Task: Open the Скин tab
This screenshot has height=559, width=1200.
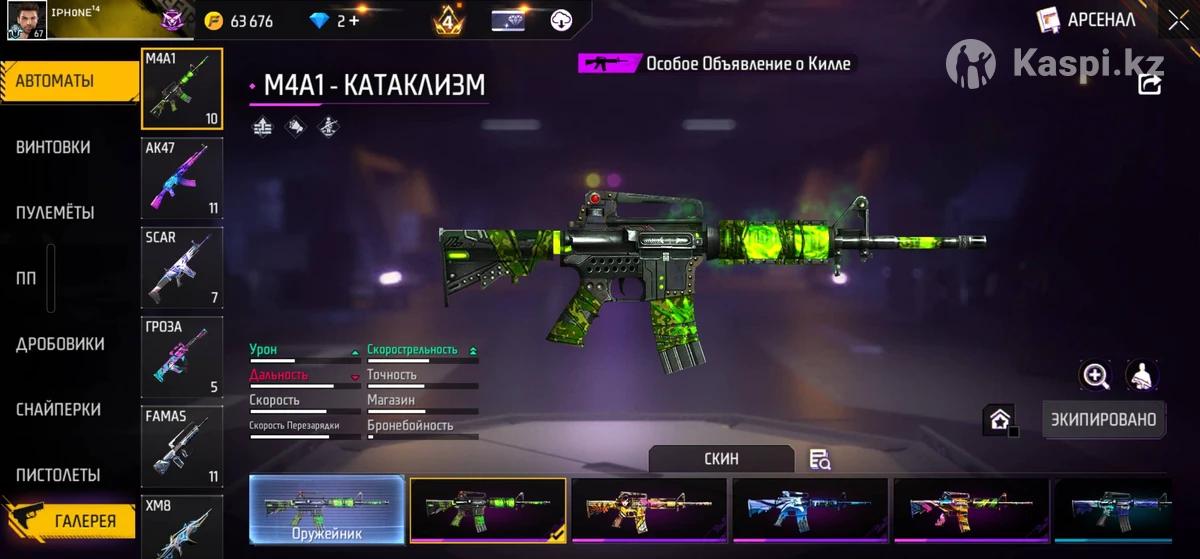Action: coord(721,459)
